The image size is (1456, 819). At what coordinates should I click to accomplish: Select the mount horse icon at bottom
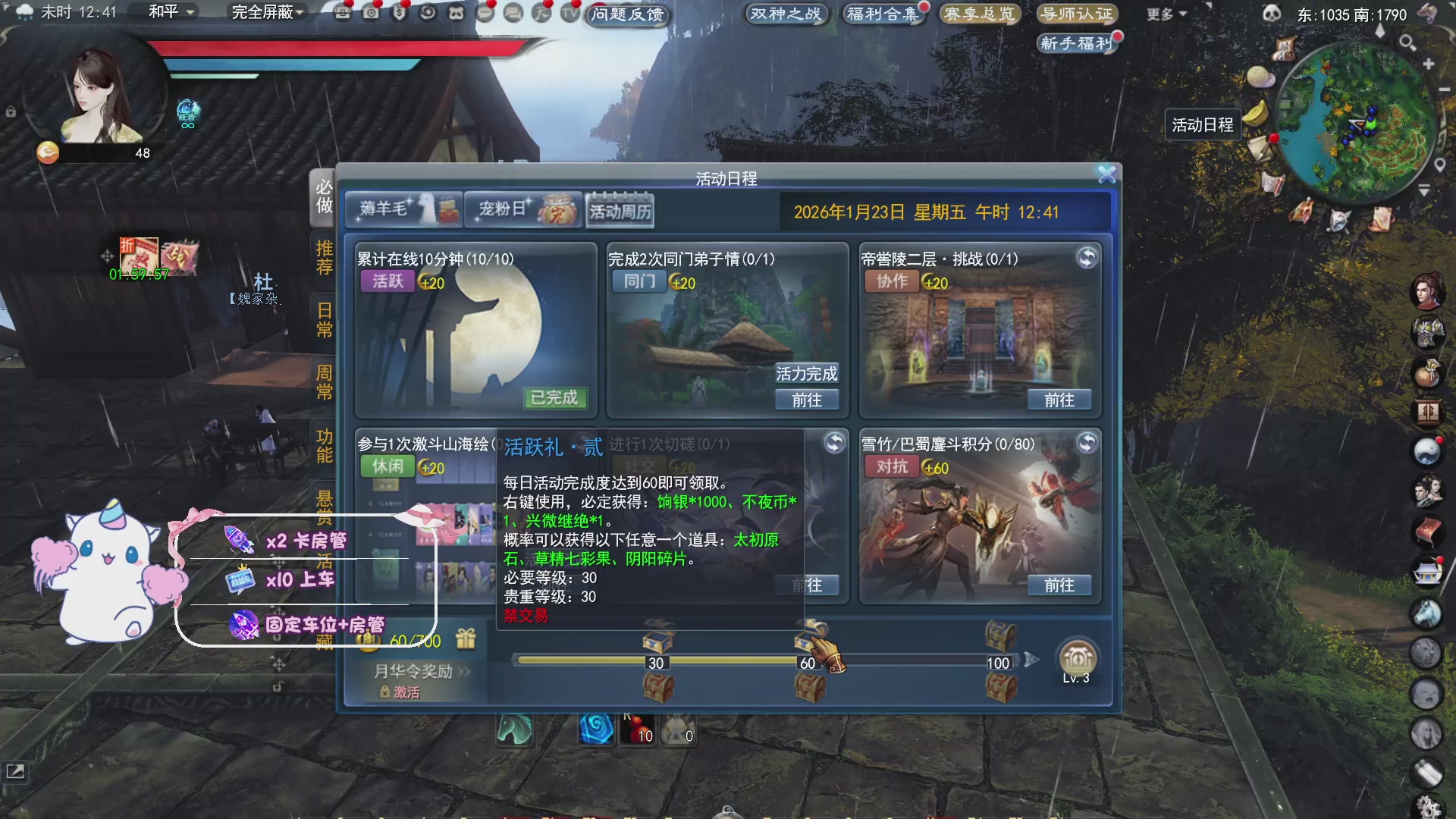(x=514, y=732)
